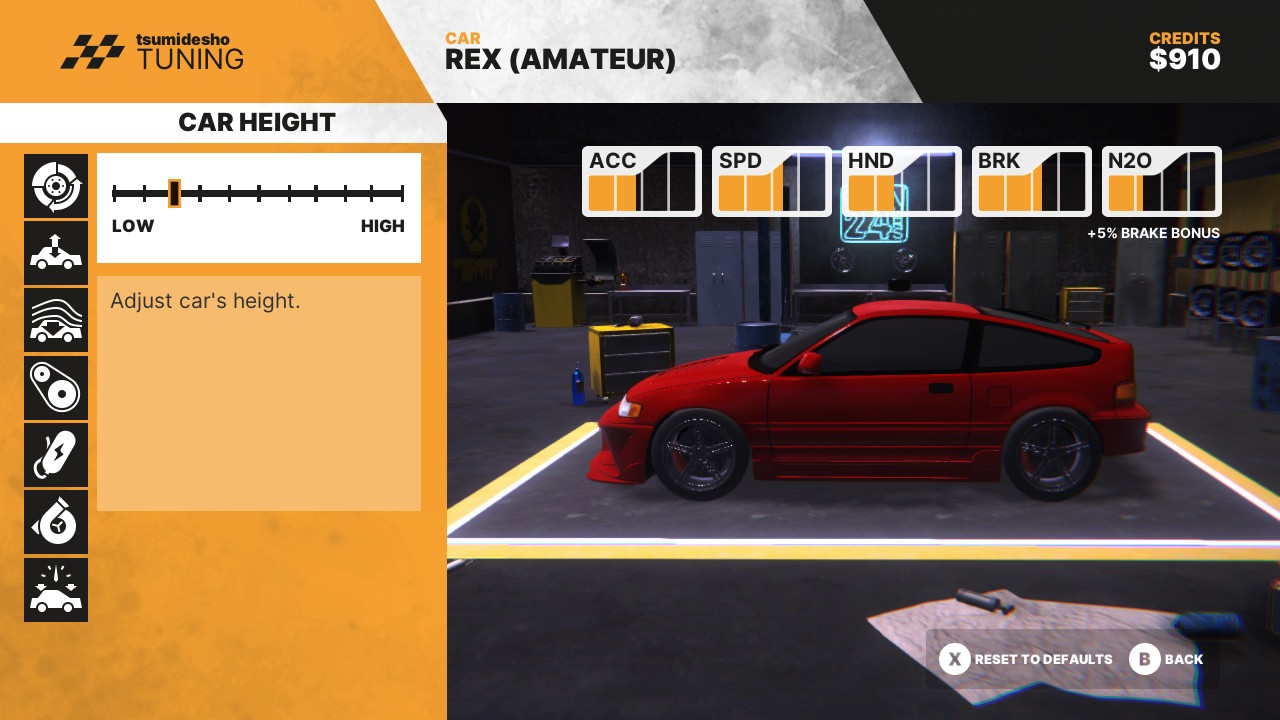Select the turbocharger tuning category
This screenshot has width=1280, height=720.
pos(56,522)
